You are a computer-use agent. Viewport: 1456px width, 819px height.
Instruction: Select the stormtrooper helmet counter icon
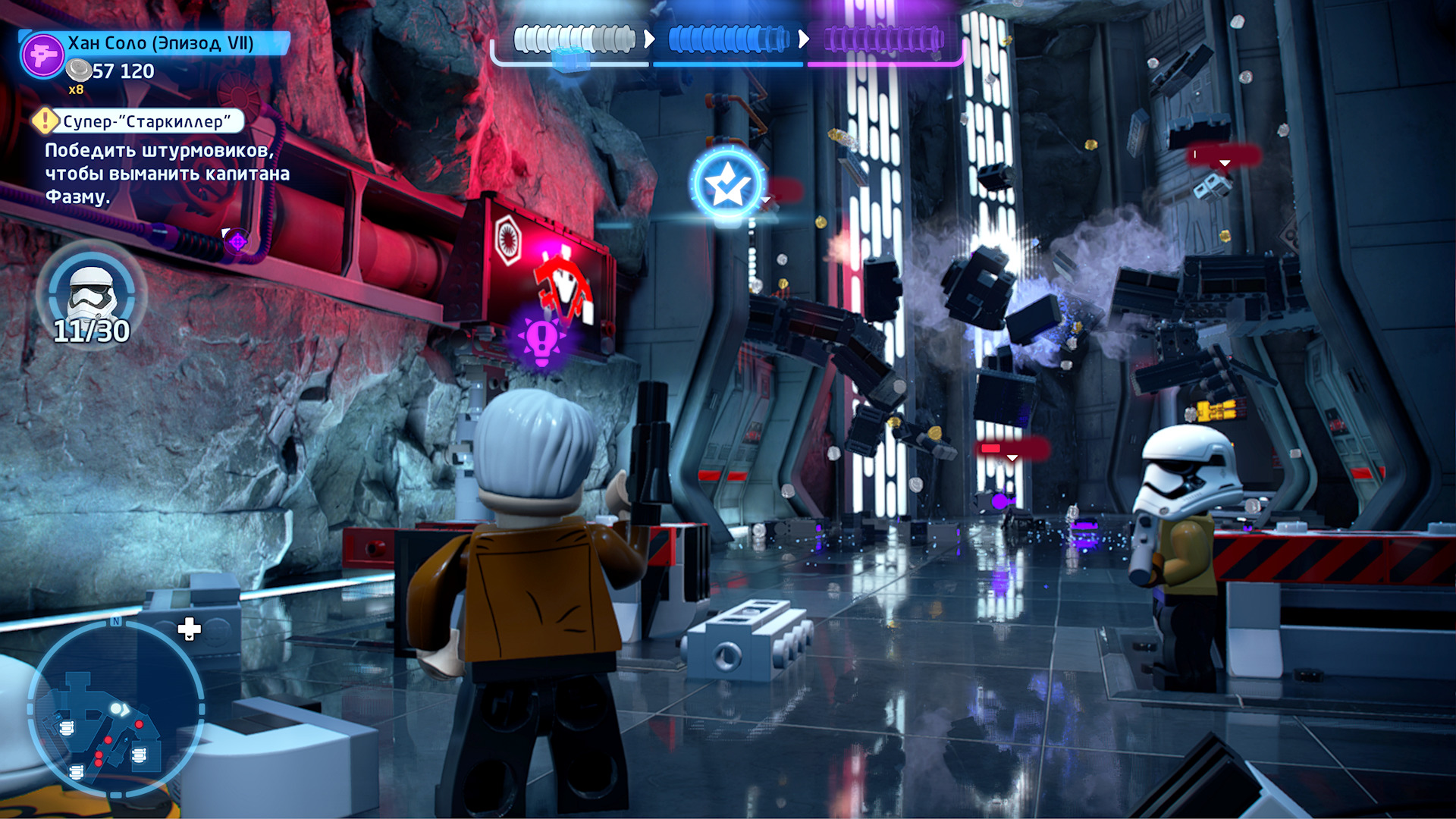pos(92,292)
